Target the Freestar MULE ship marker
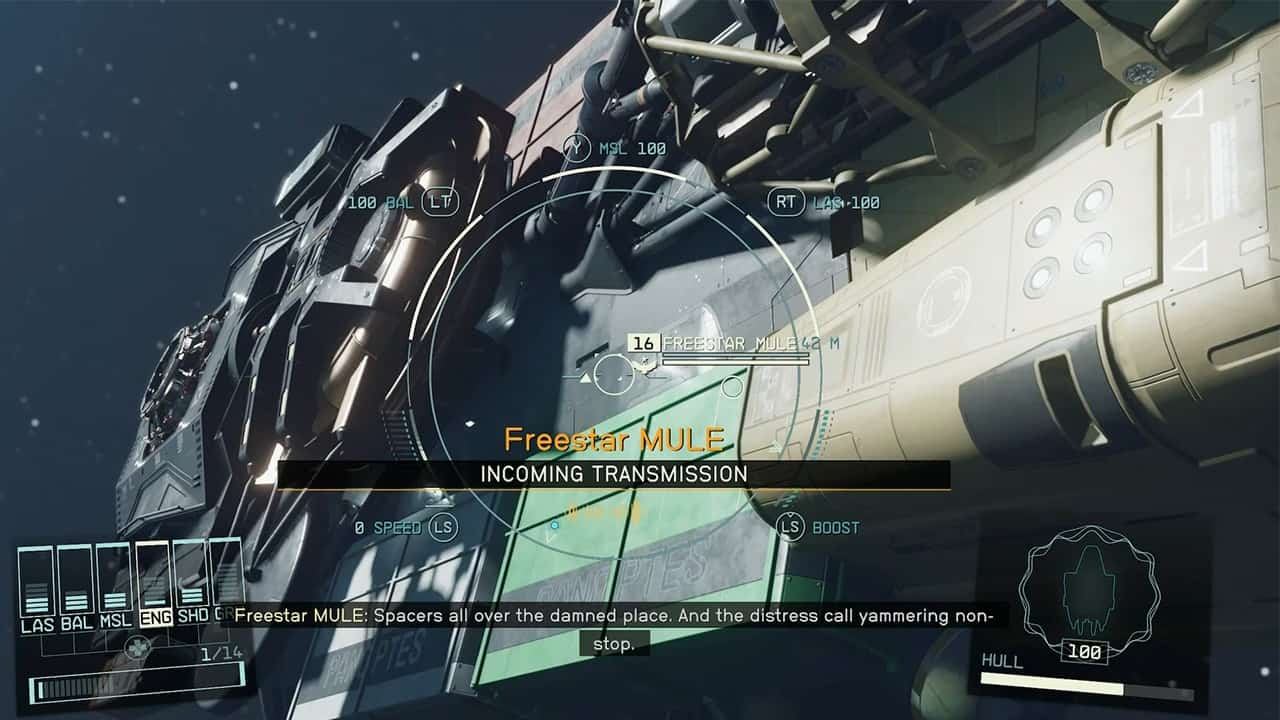Viewport: 1280px width, 720px height. tap(613, 375)
